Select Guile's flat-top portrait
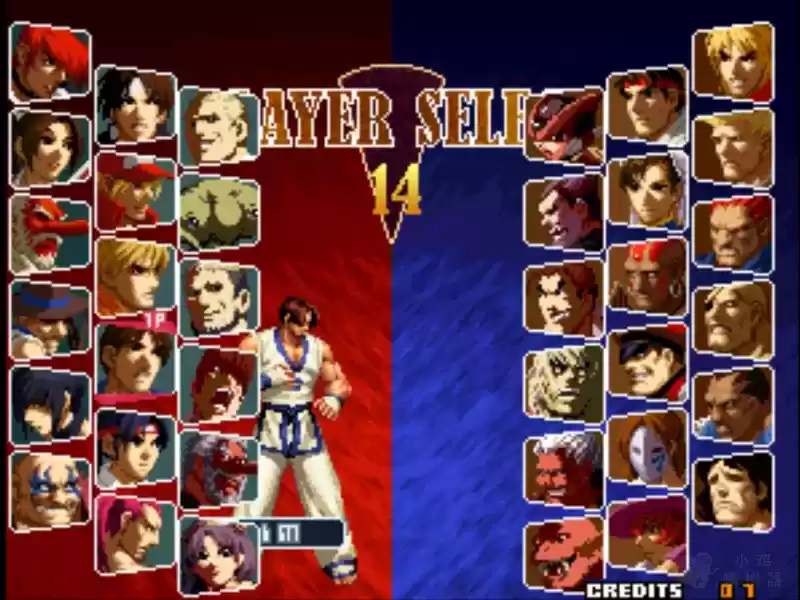This screenshot has width=800, height=600. pyautogui.click(x=732, y=146)
